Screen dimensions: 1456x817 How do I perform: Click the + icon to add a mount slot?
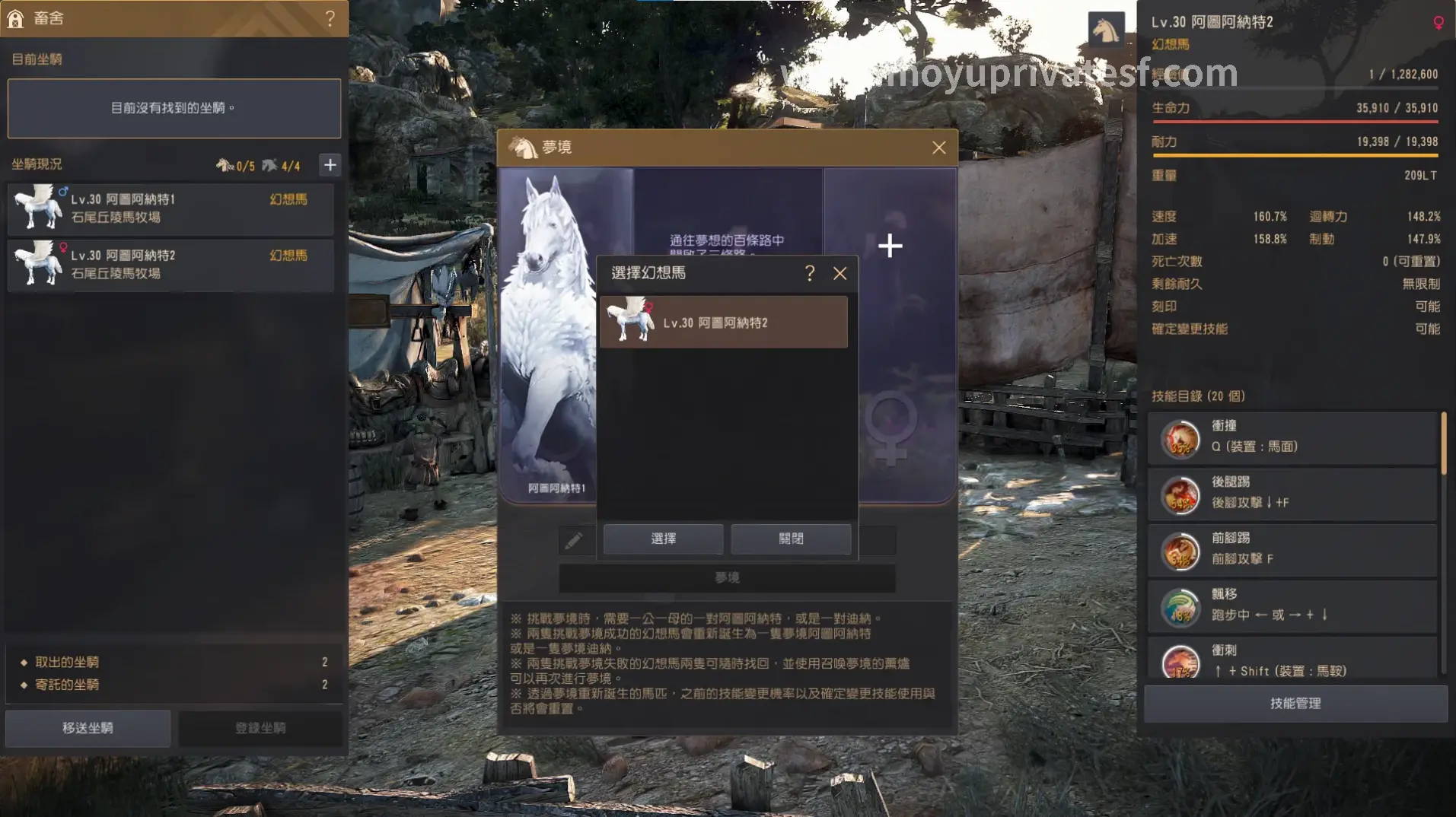[330, 164]
